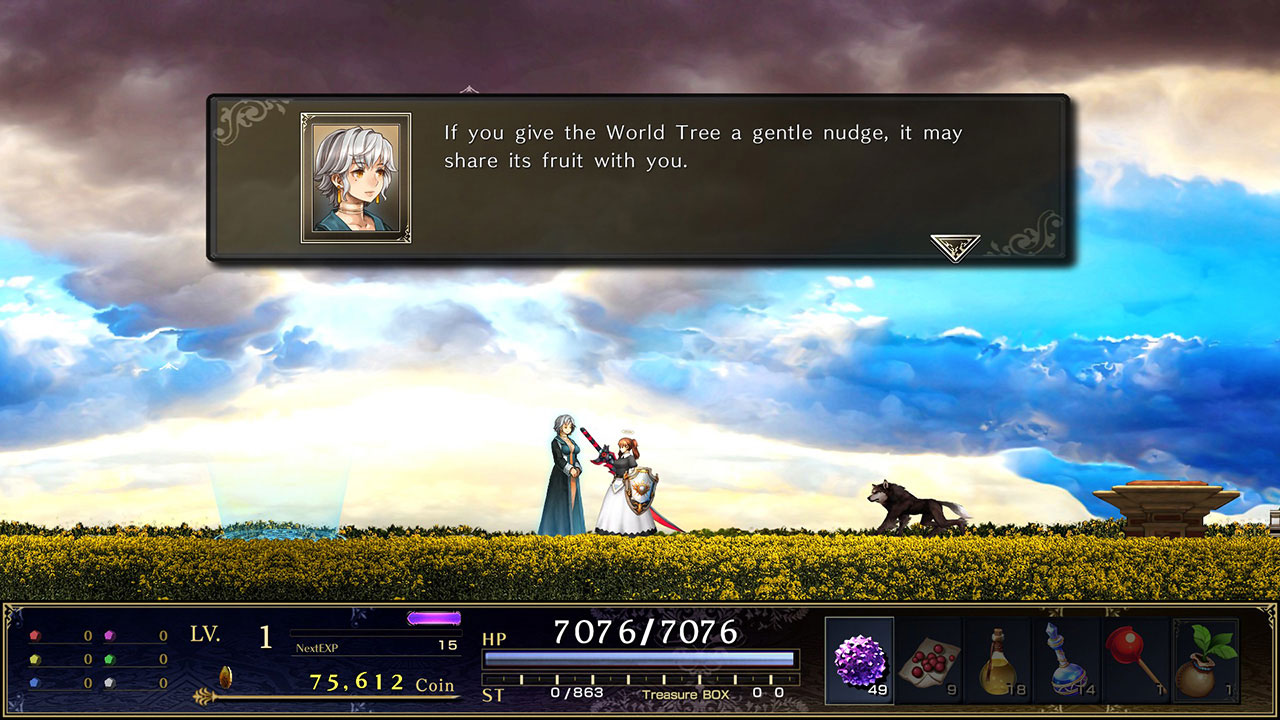Image resolution: width=1280 pixels, height=720 pixels.
Task: Click the green gem counter icon
Action: (x=110, y=658)
